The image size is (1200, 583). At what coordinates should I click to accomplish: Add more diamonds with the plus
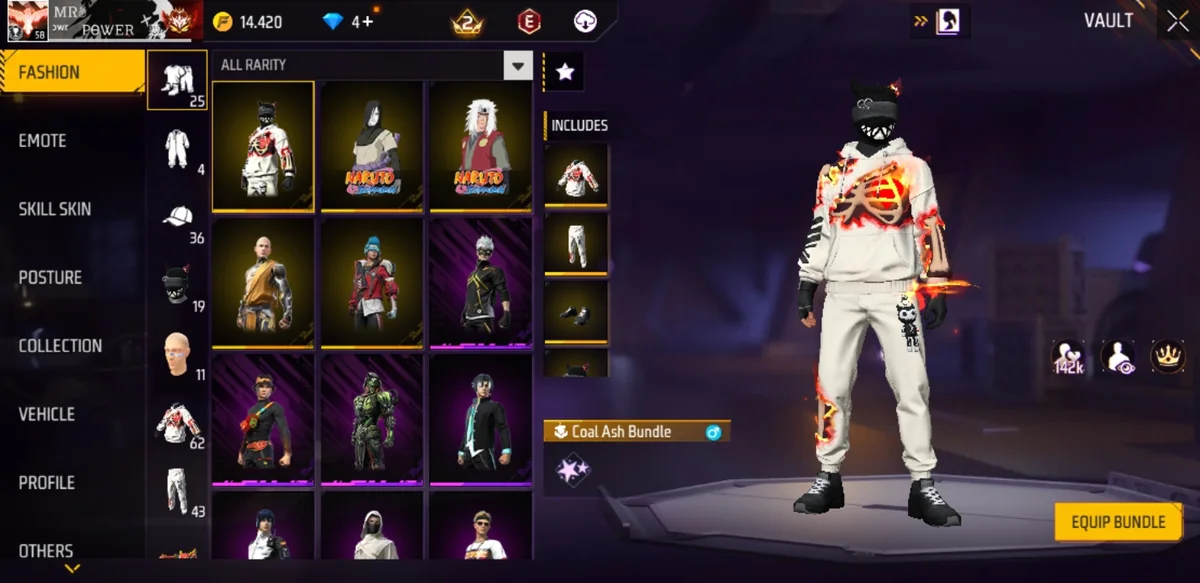(x=368, y=22)
